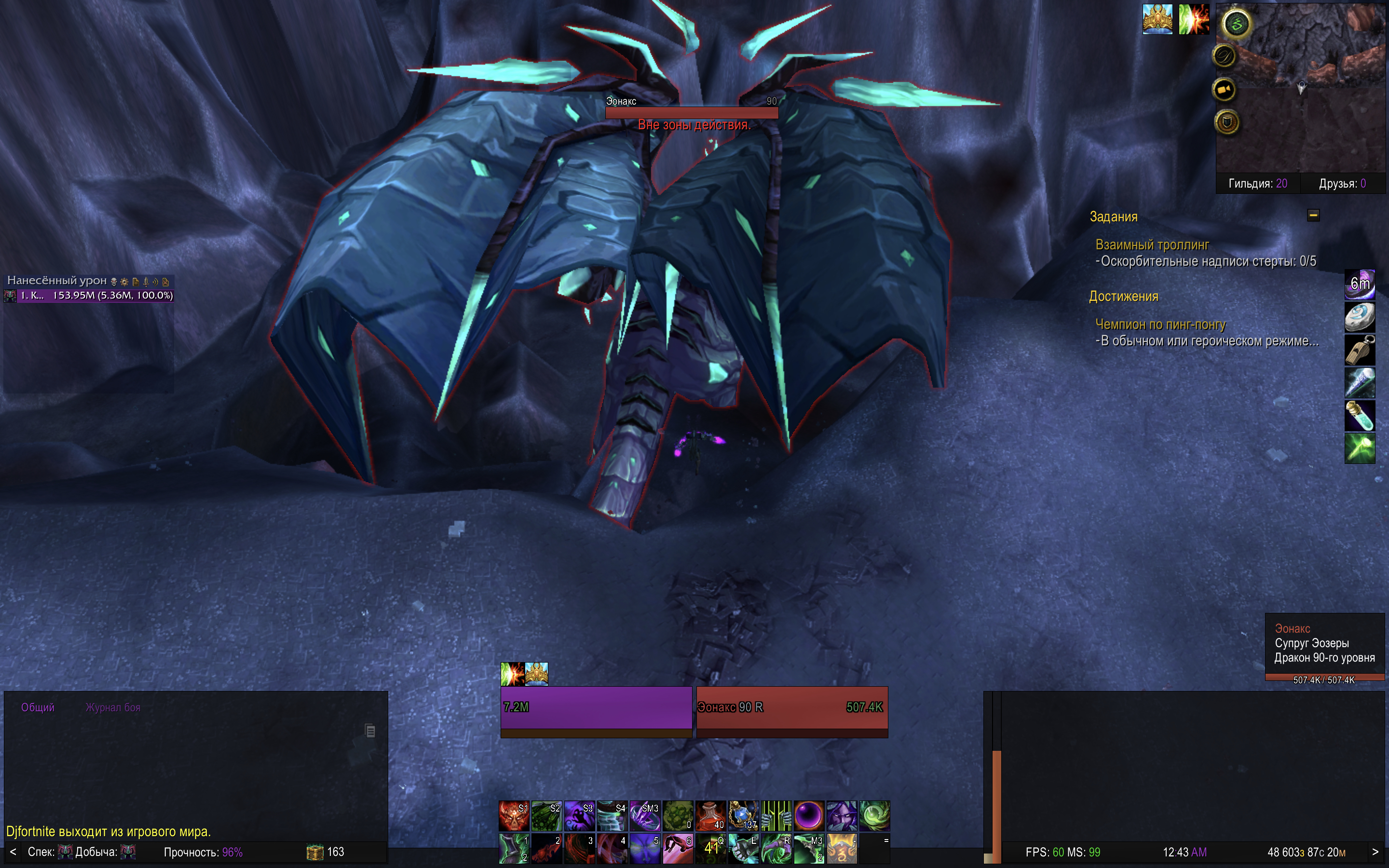Image resolution: width=1389 pixels, height=868 pixels.
Task: Select the Взаимный троллинг quest entry
Action: click(1152, 244)
